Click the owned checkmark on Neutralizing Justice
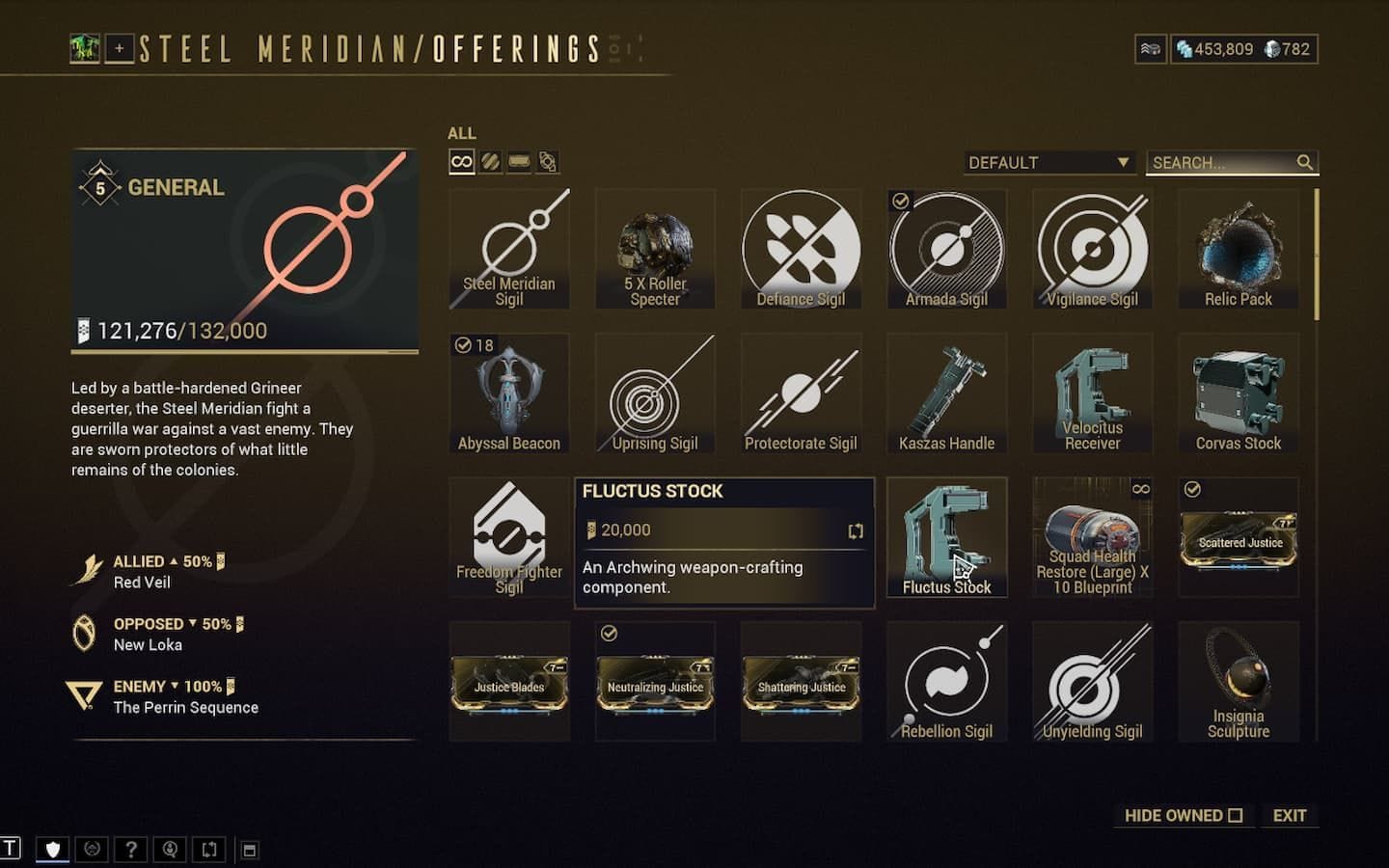1389x868 pixels. coord(609,633)
